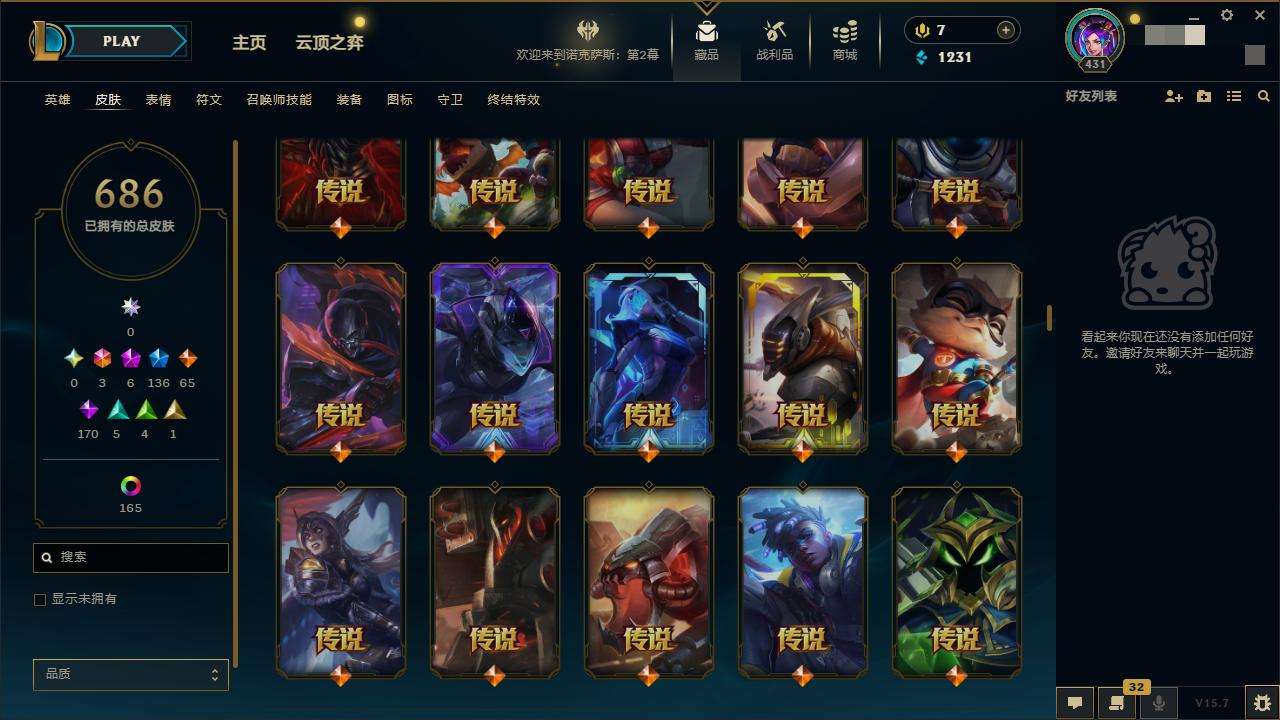Select the 表情 emotes tab
The image size is (1280, 720).
[158, 100]
